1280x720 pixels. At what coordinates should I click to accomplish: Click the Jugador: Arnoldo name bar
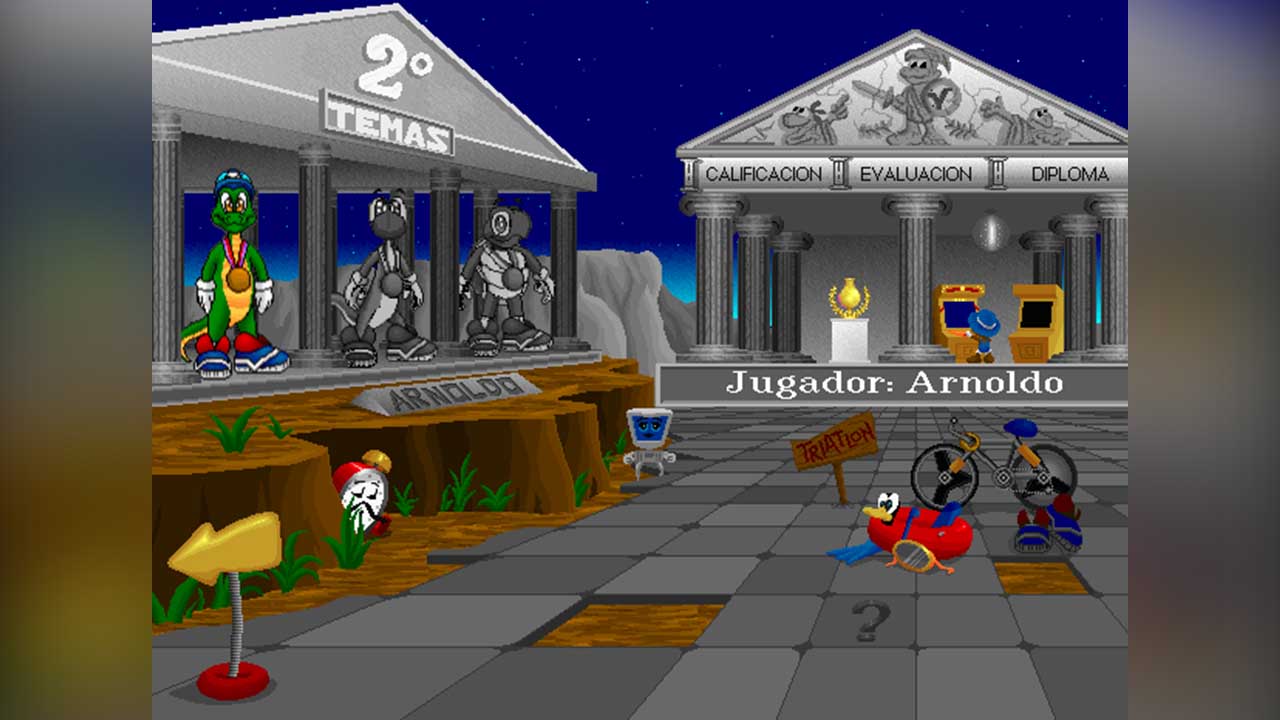(x=893, y=383)
